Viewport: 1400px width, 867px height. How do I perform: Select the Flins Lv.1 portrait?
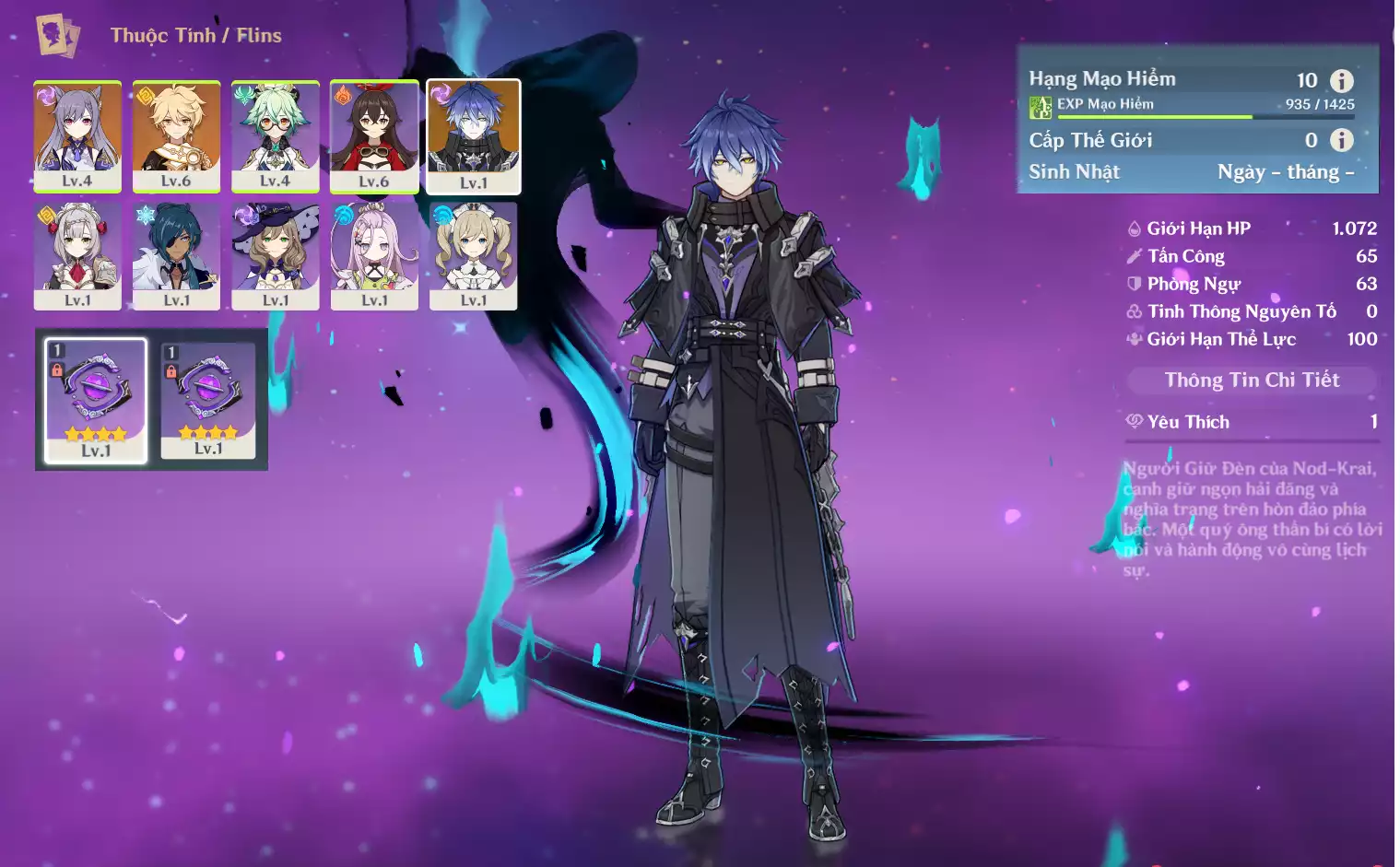pyautogui.click(x=474, y=135)
